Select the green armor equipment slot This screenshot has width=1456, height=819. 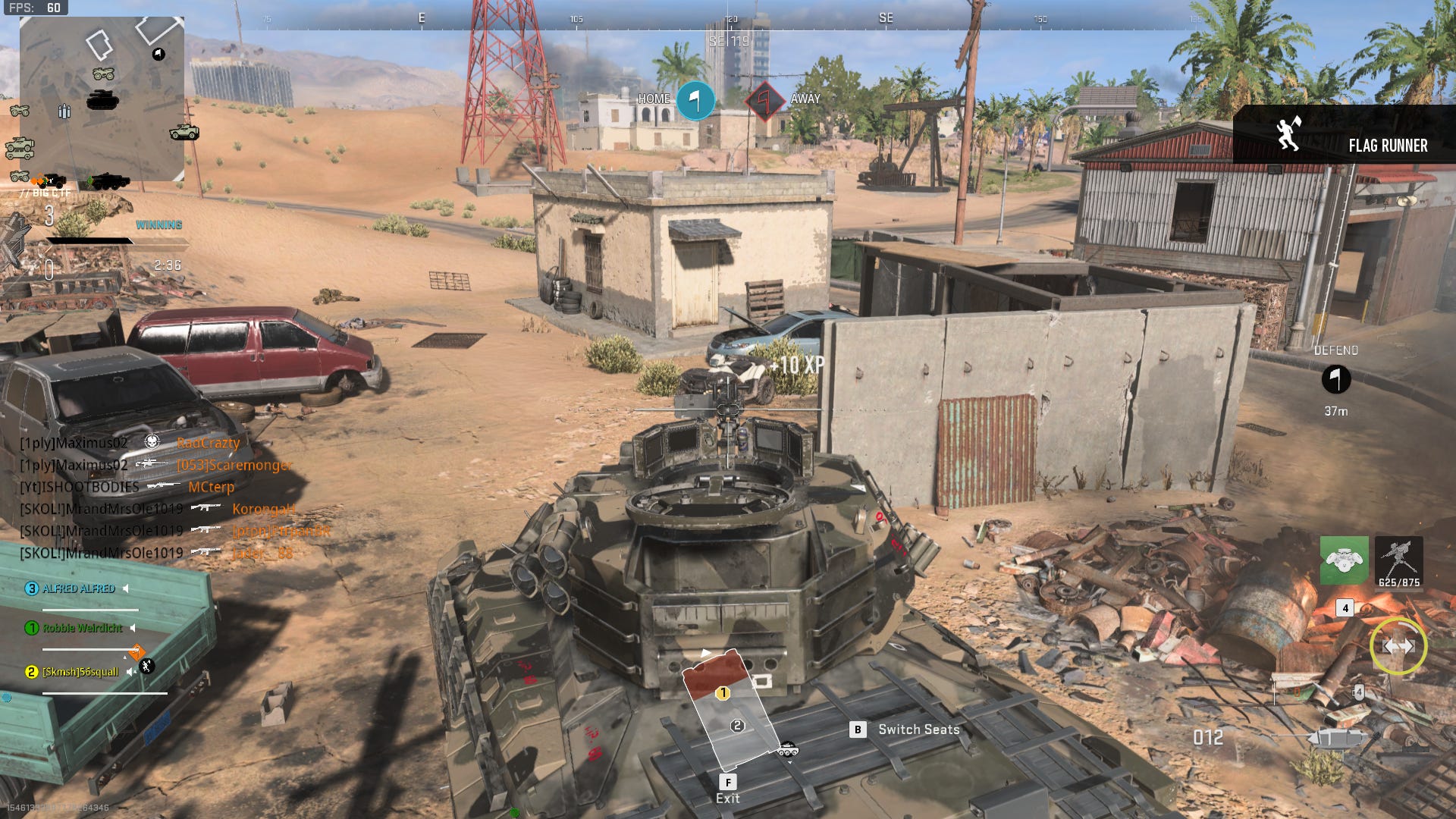(1344, 560)
